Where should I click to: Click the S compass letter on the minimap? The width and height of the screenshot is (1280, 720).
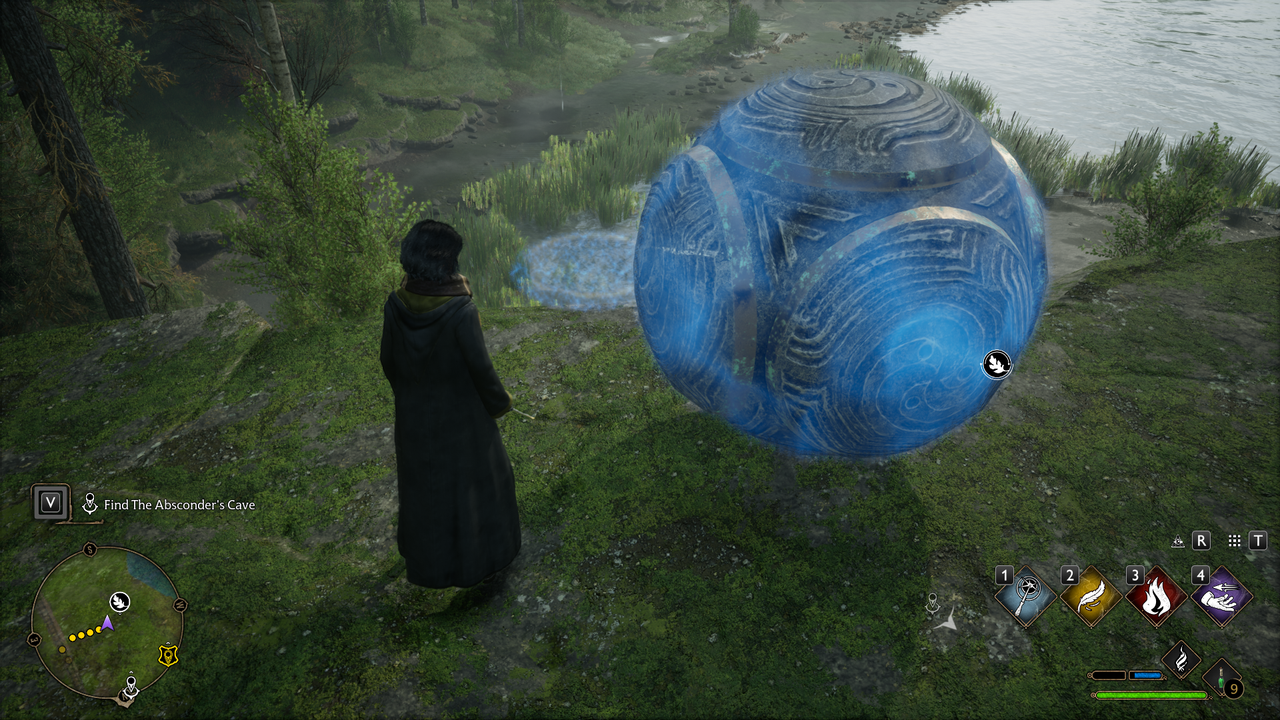point(90,550)
